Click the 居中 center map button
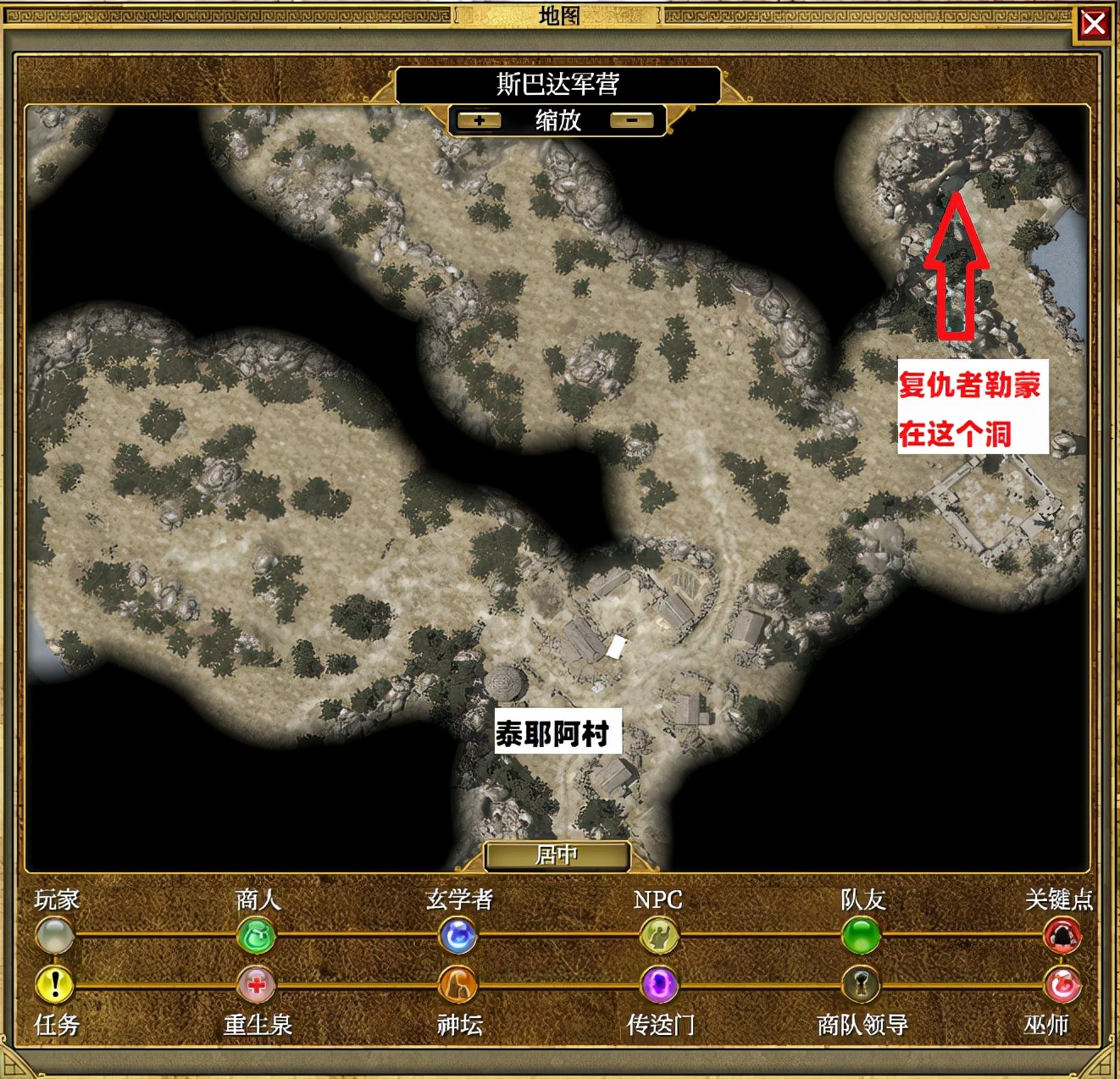This screenshot has height=1079, width=1120. click(x=557, y=855)
